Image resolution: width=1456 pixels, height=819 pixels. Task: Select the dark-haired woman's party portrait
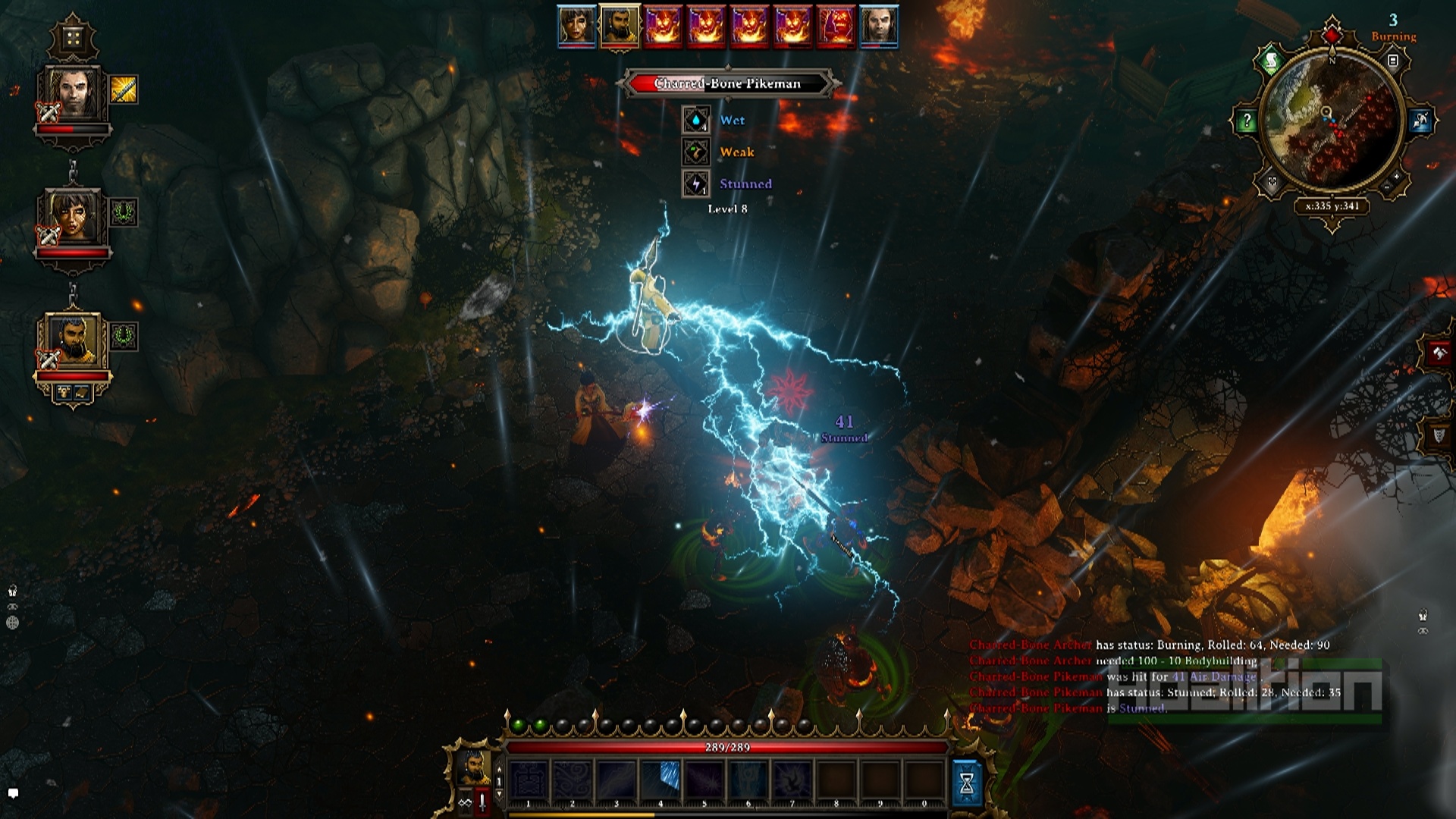(73, 217)
